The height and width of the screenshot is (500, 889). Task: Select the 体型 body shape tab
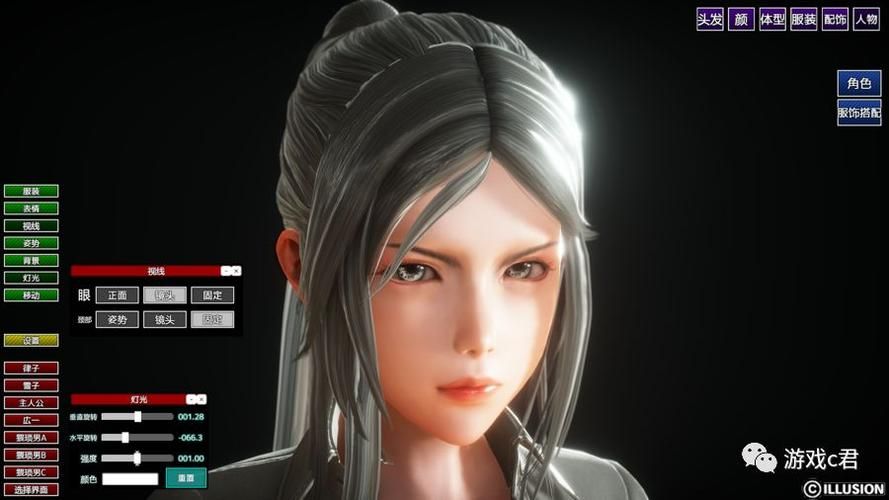click(772, 20)
